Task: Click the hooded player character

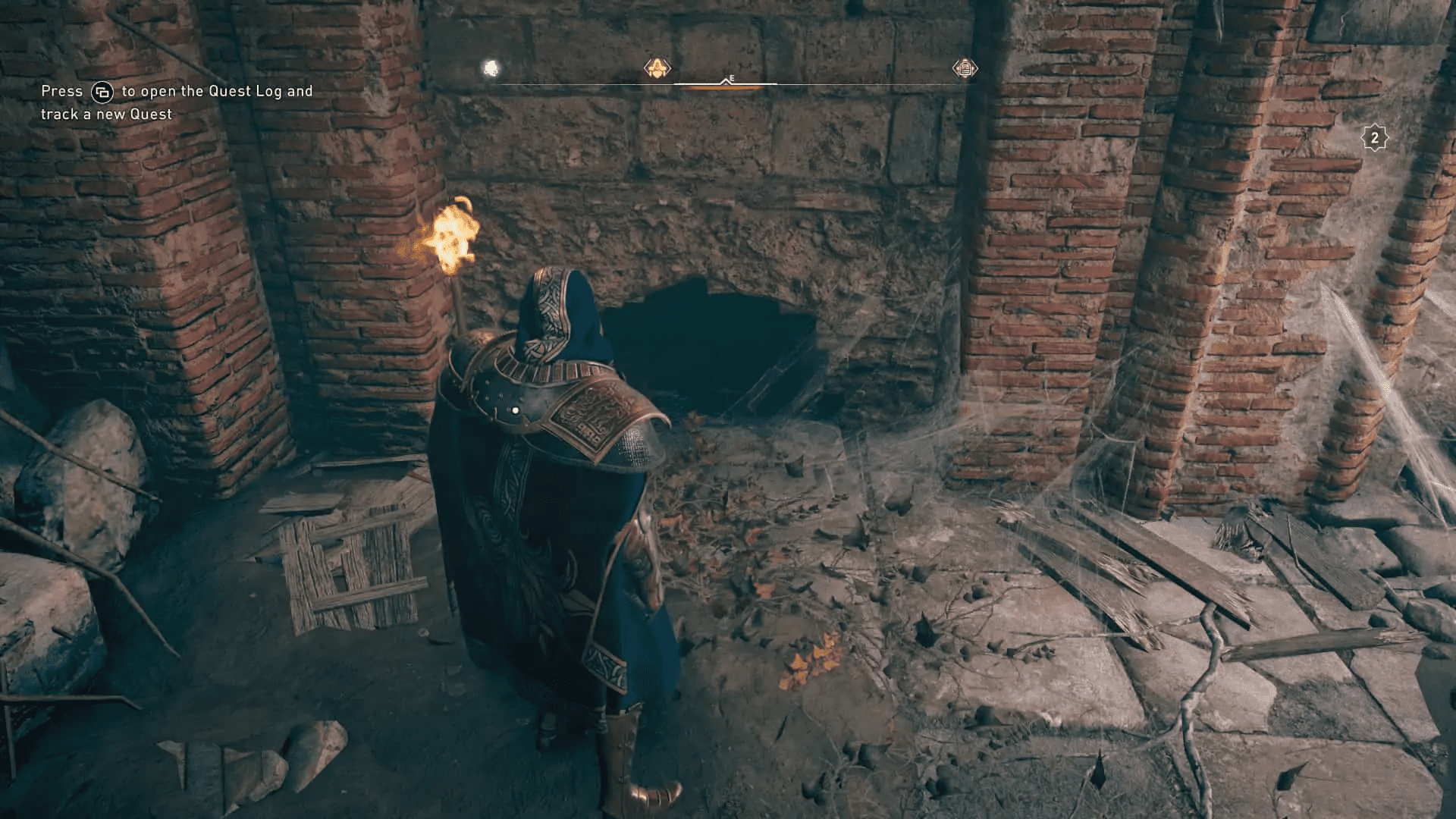Action: tap(554, 493)
